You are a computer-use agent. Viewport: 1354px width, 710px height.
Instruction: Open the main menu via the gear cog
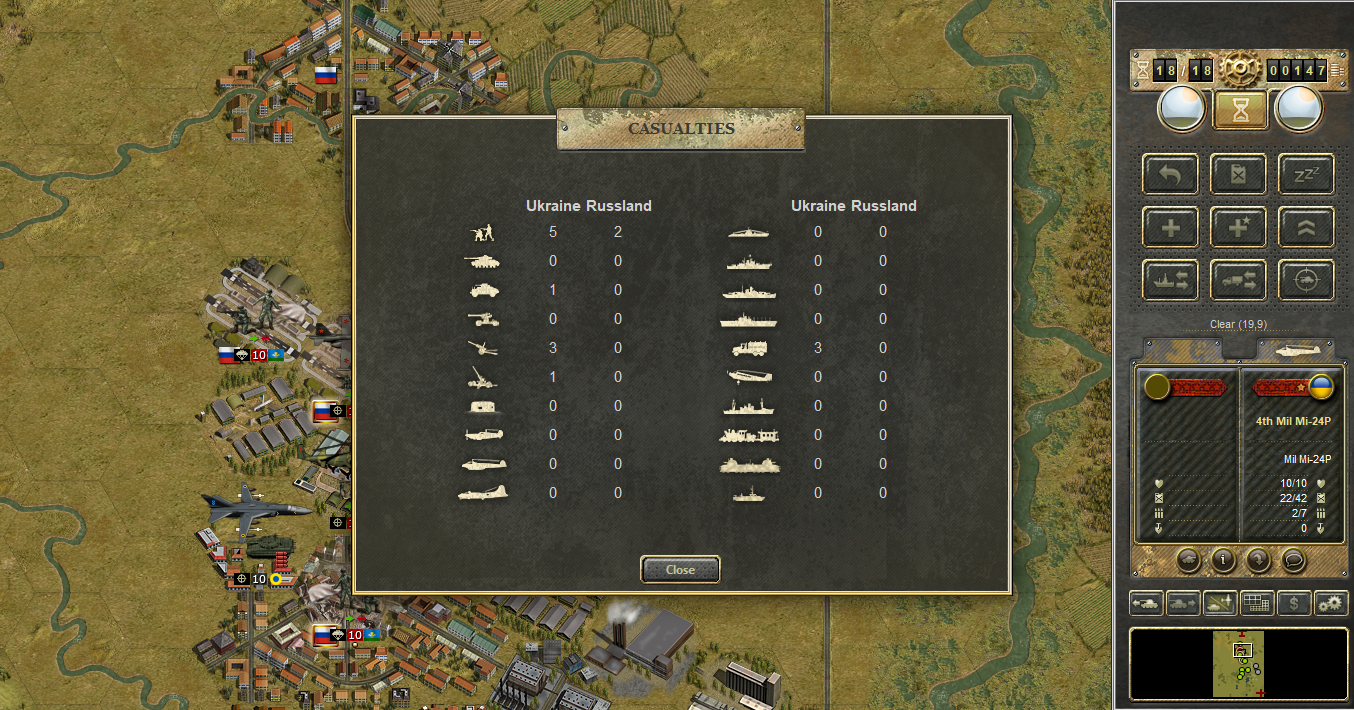[1240, 69]
